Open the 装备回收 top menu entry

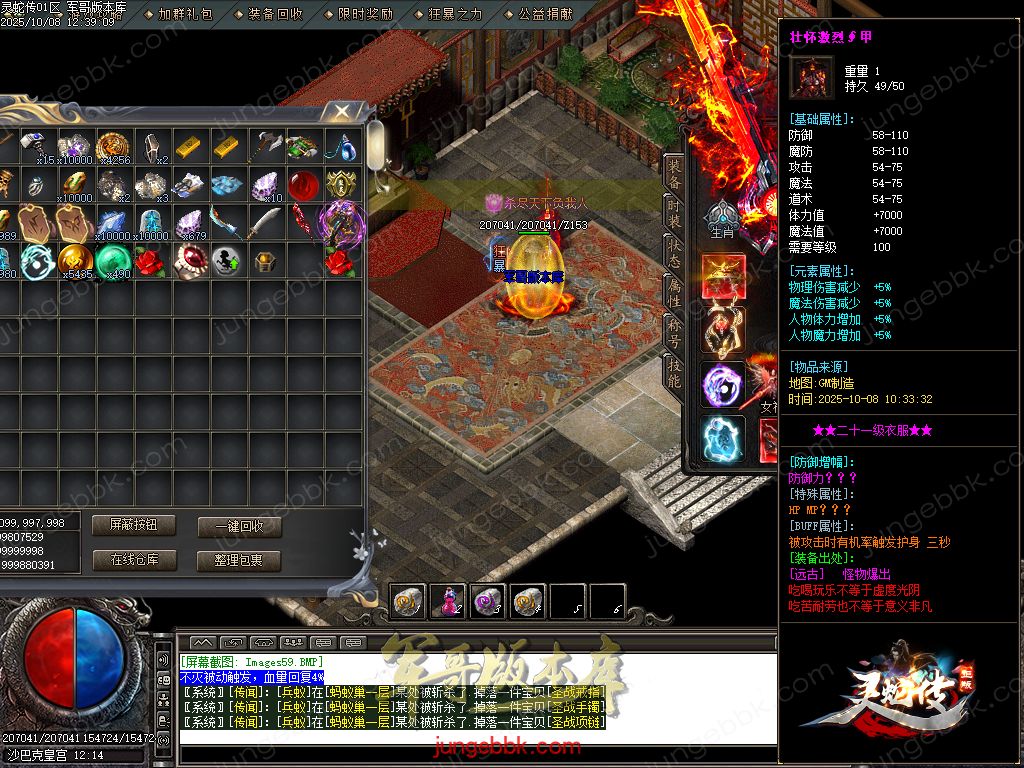tap(275, 14)
